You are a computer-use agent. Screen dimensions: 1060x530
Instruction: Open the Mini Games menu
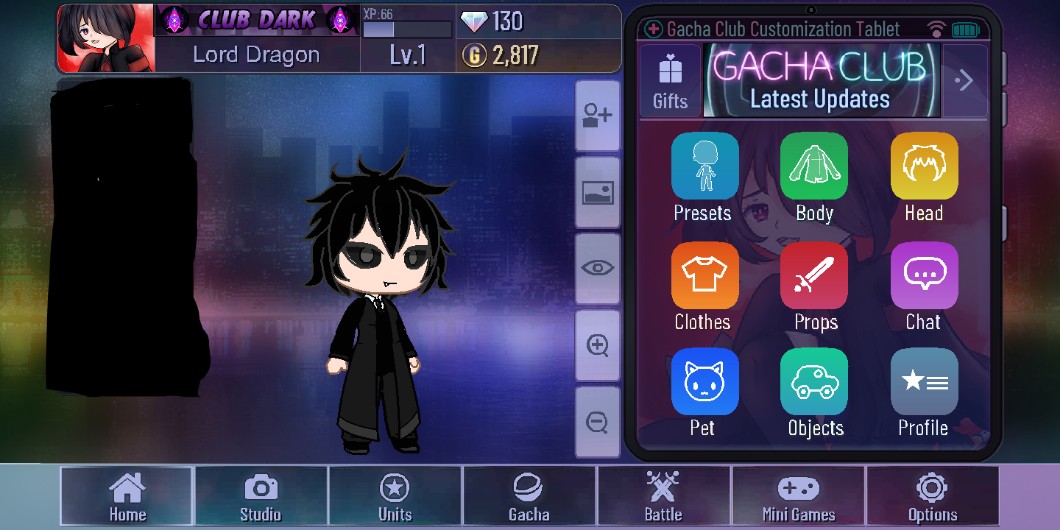[798, 497]
